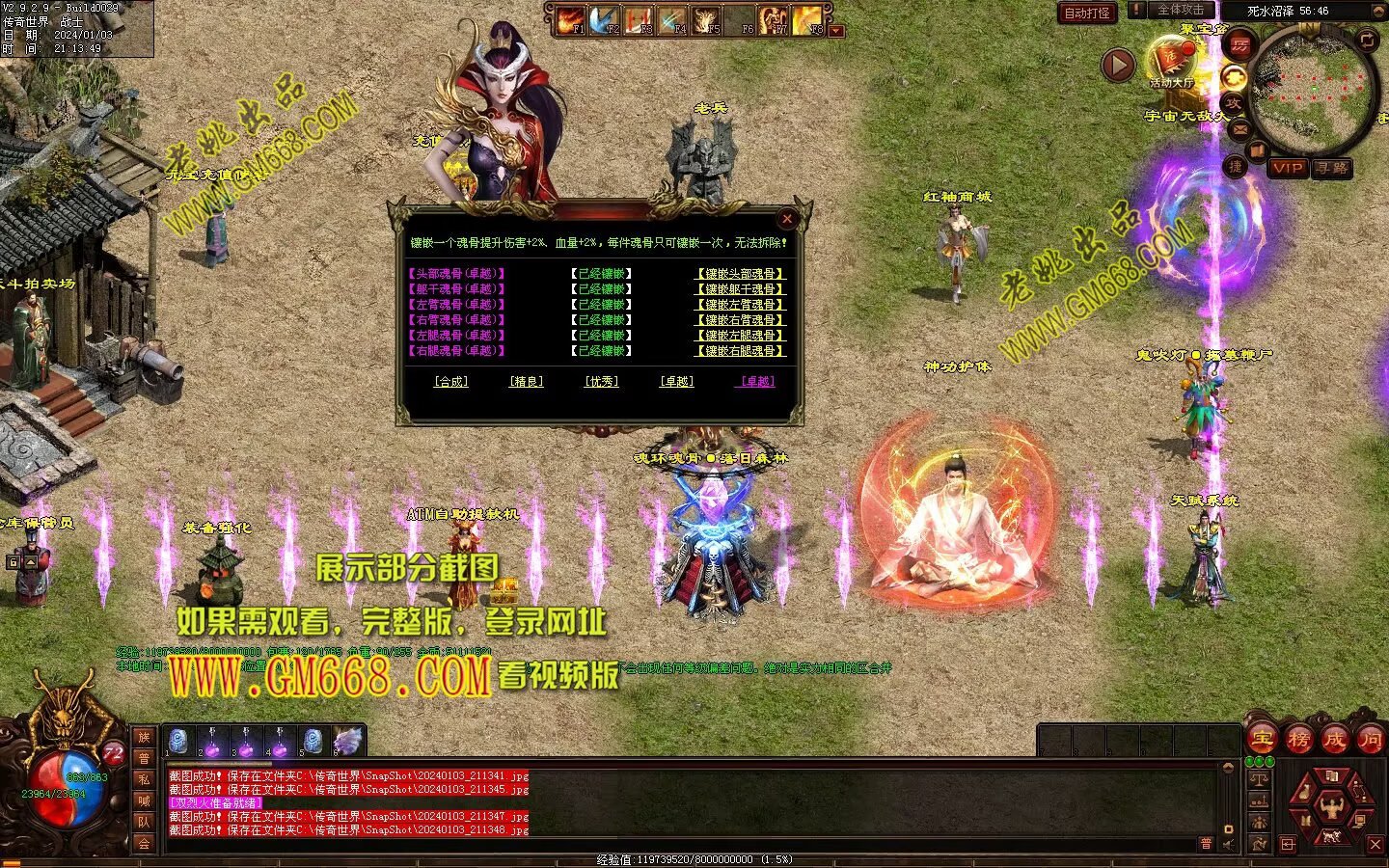Open the 精良 grade option
Image resolution: width=1389 pixels, height=868 pixels.
point(526,382)
